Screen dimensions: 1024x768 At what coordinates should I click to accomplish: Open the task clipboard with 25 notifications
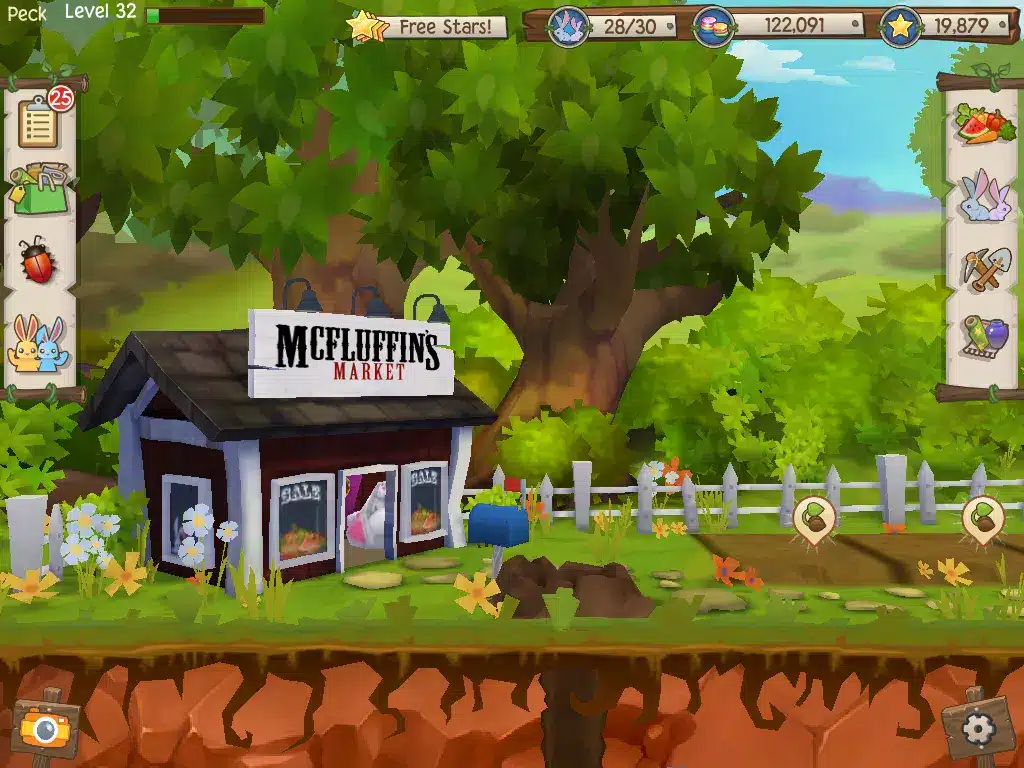coord(40,122)
